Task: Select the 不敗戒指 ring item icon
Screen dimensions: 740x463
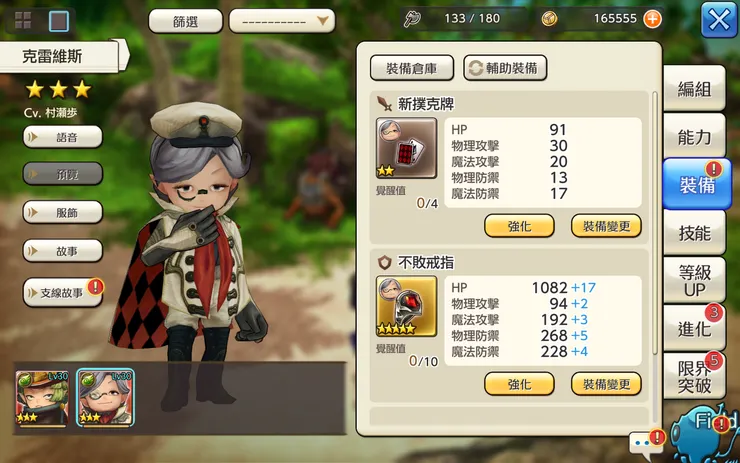Action: 406,306
